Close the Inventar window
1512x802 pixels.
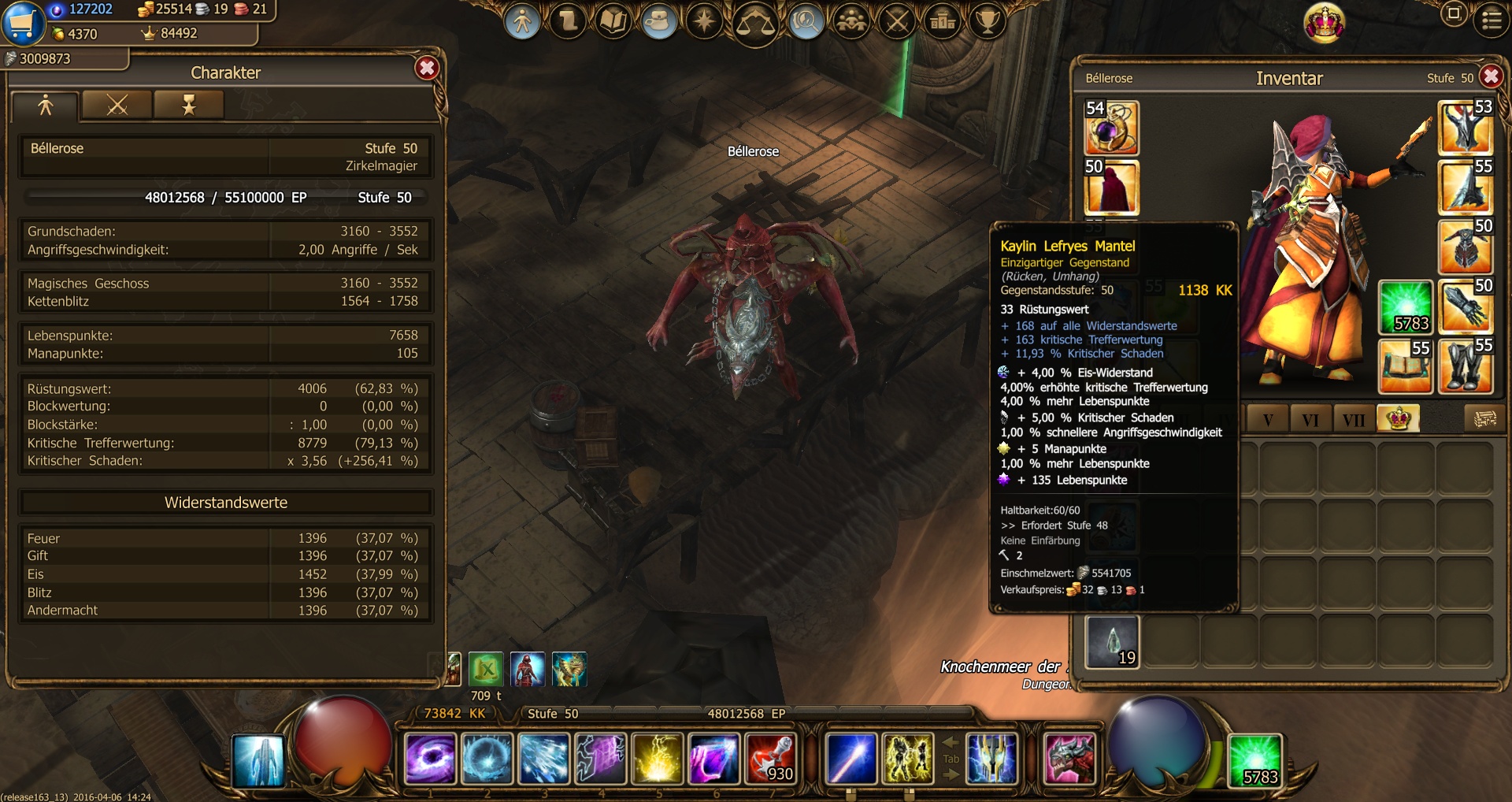1491,76
